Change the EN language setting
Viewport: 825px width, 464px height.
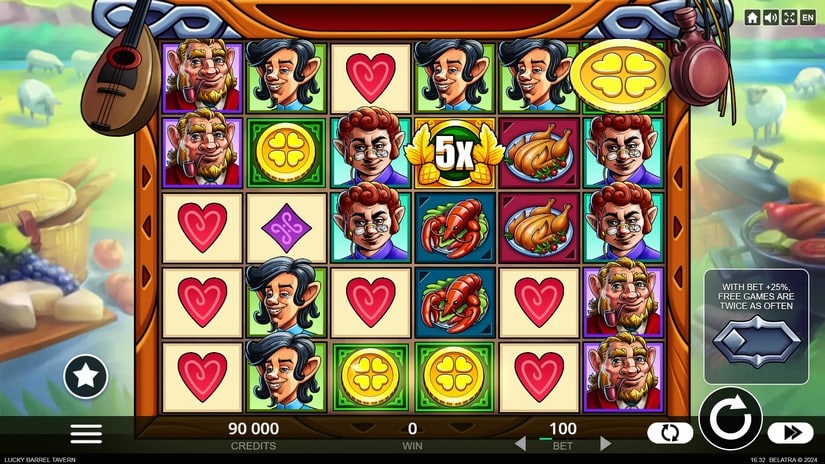coord(808,17)
